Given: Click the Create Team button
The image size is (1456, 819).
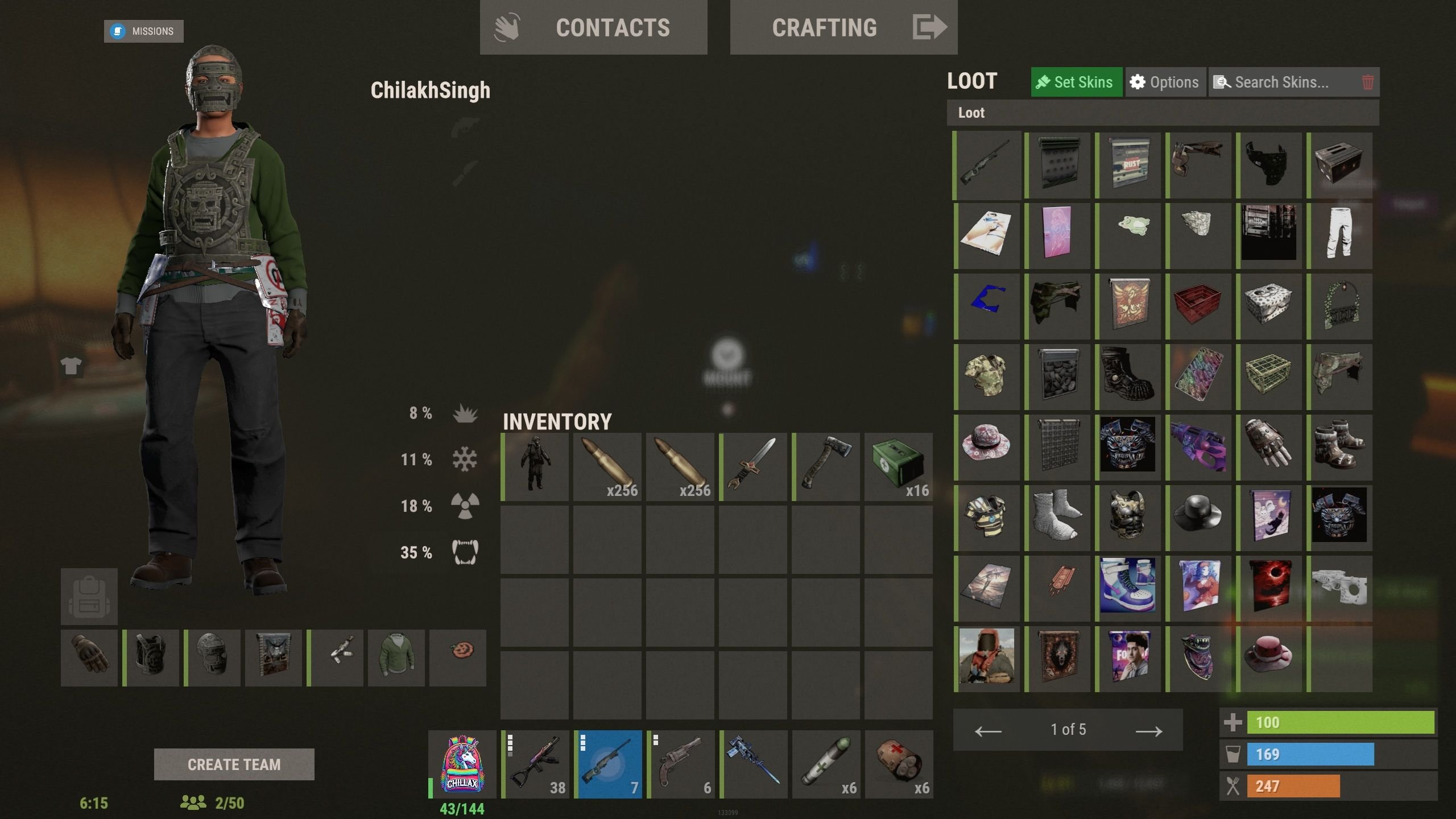Looking at the screenshot, I should click(x=234, y=764).
